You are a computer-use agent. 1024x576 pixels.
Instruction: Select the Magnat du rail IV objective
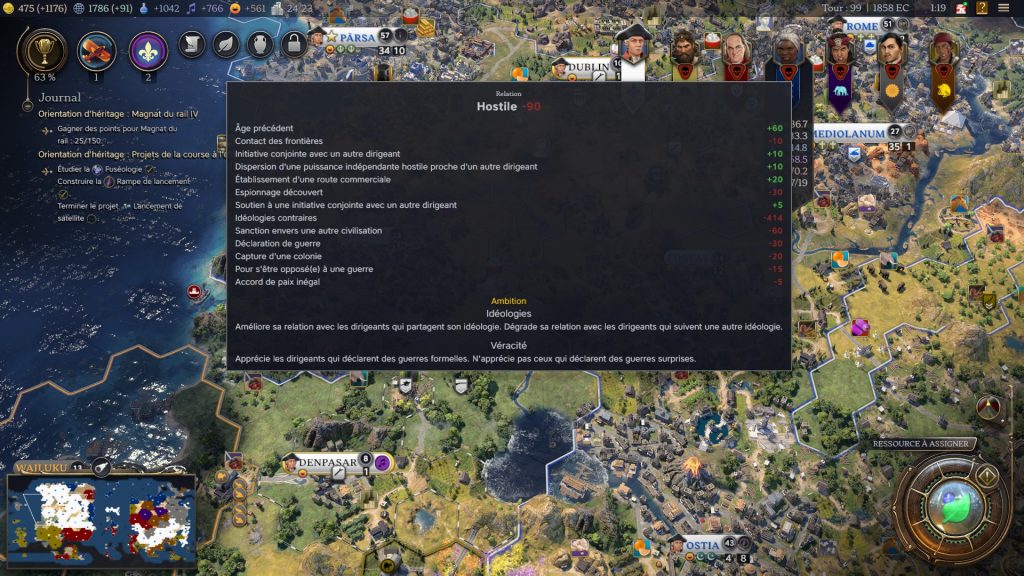[x=118, y=114]
